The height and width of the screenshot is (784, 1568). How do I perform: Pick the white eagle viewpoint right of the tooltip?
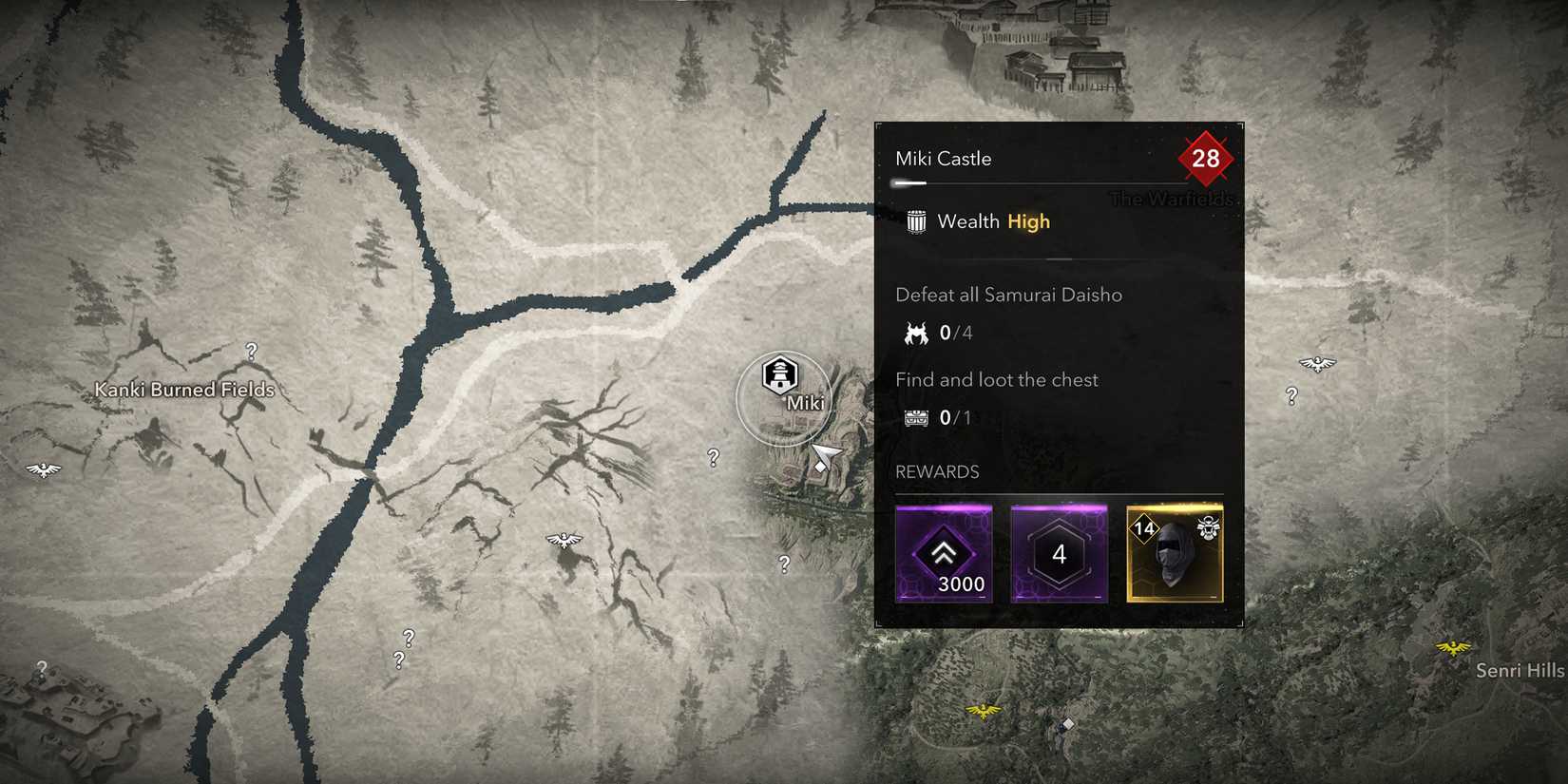point(1317,363)
